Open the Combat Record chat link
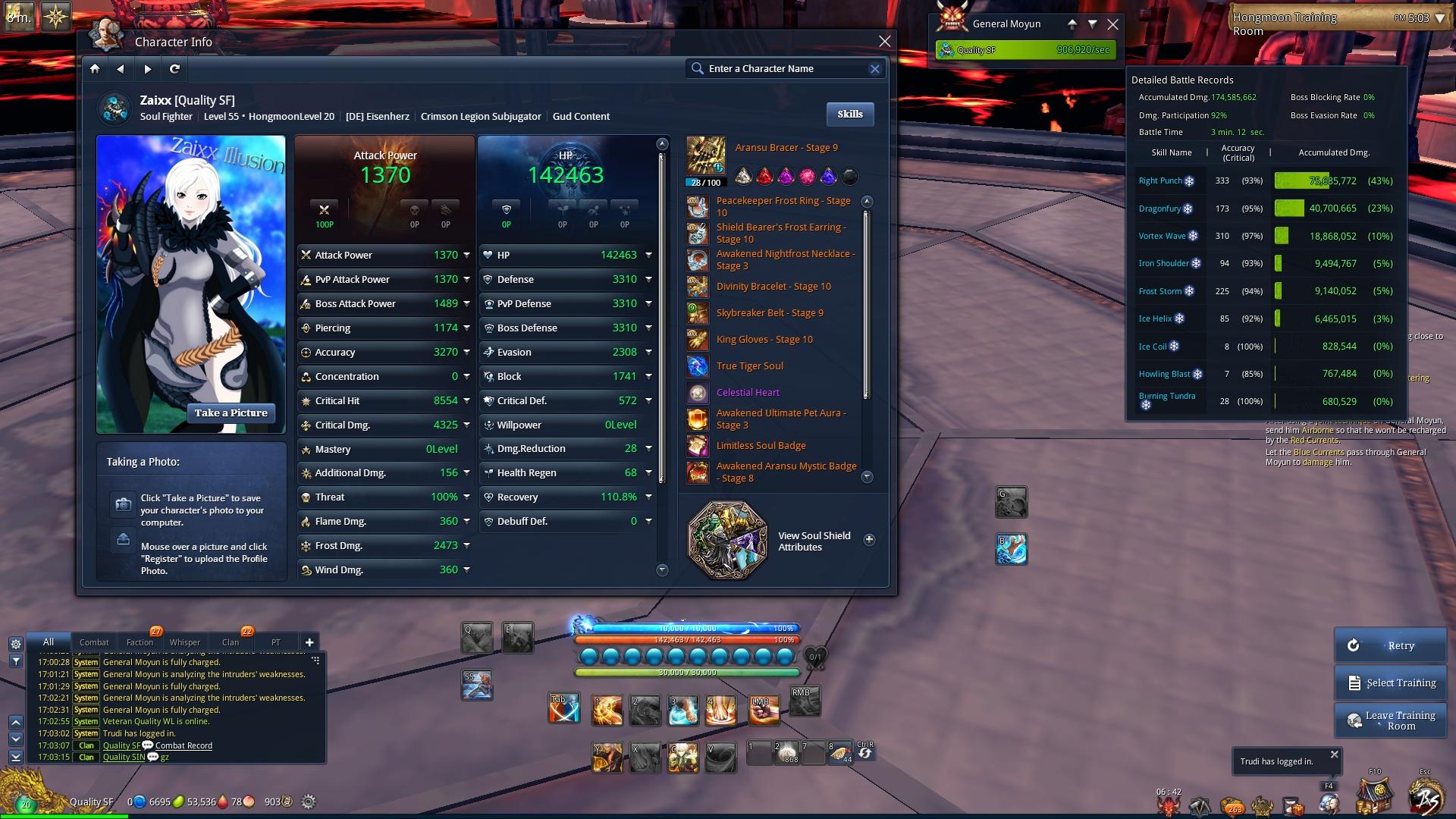This screenshot has height=819, width=1456. click(184, 746)
